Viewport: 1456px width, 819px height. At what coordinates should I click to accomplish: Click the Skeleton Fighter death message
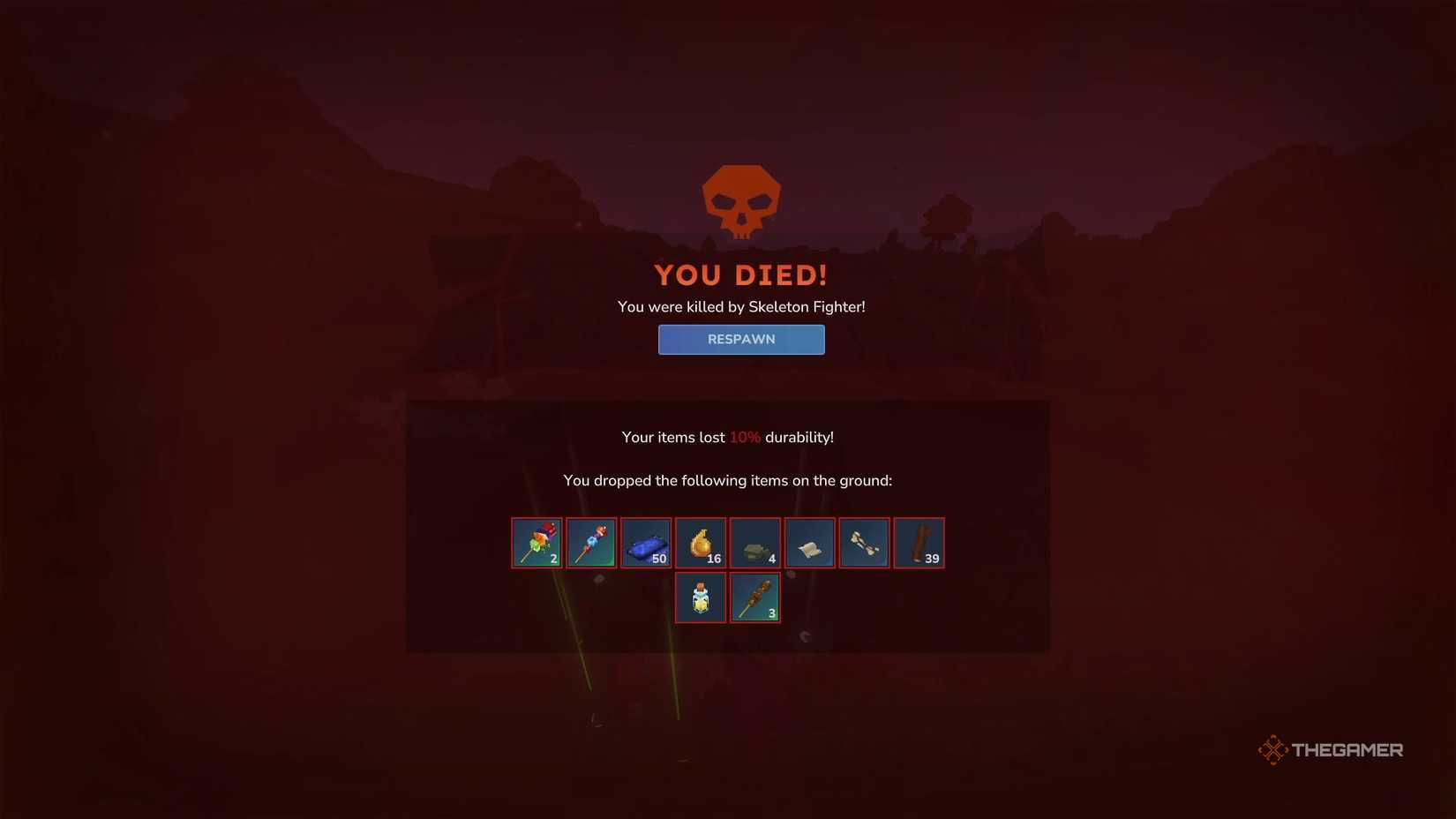coord(741,306)
